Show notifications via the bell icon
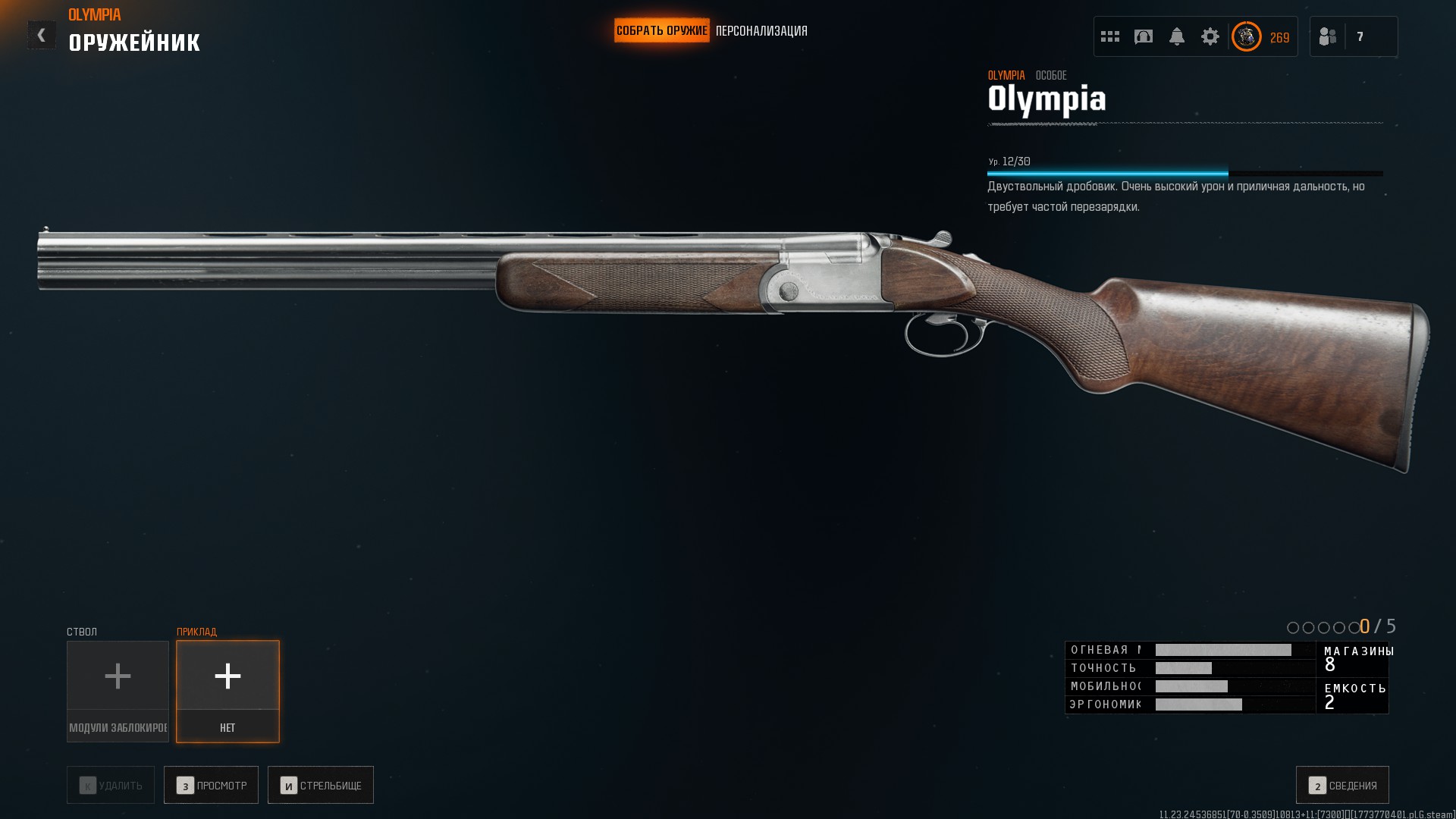The height and width of the screenshot is (819, 1456). point(1177,36)
